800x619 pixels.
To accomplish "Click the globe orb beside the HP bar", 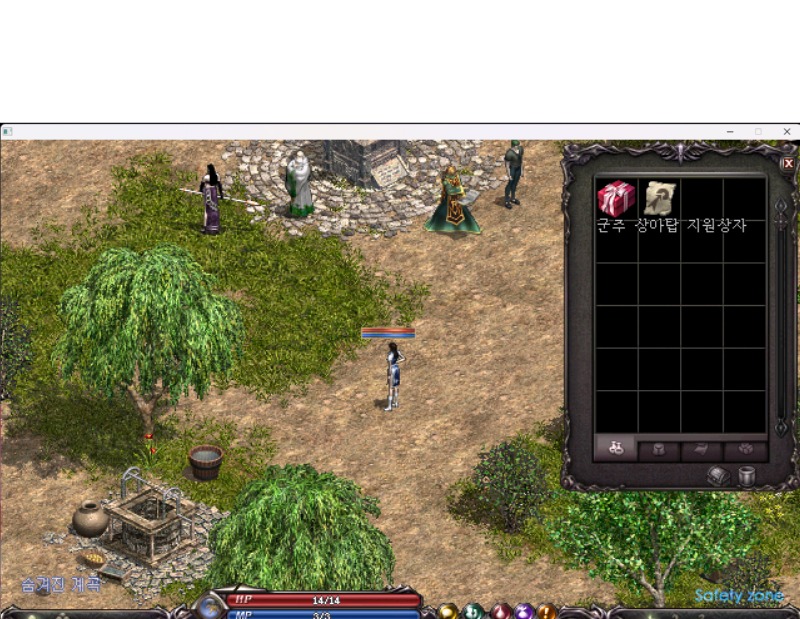I will [211, 606].
